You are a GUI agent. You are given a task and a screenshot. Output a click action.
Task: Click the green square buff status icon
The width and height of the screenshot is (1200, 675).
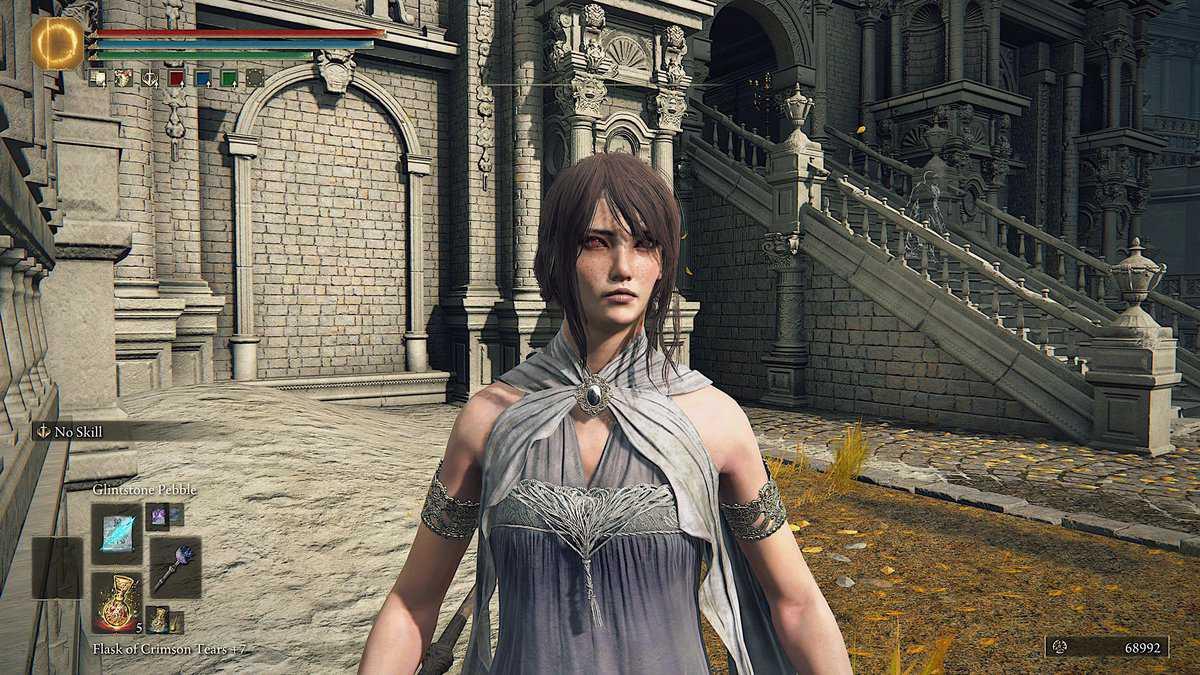point(229,78)
